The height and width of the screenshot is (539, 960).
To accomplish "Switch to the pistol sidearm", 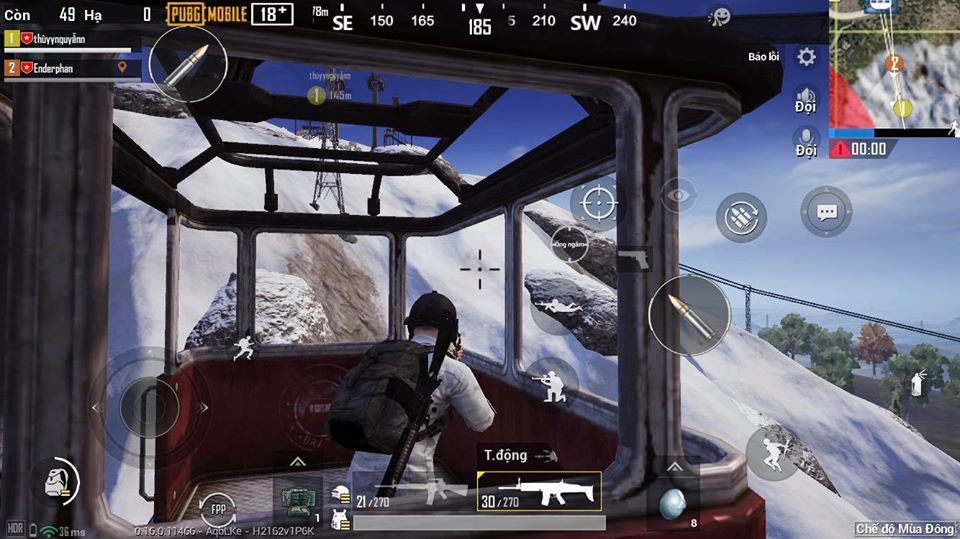I will pyautogui.click(x=634, y=259).
